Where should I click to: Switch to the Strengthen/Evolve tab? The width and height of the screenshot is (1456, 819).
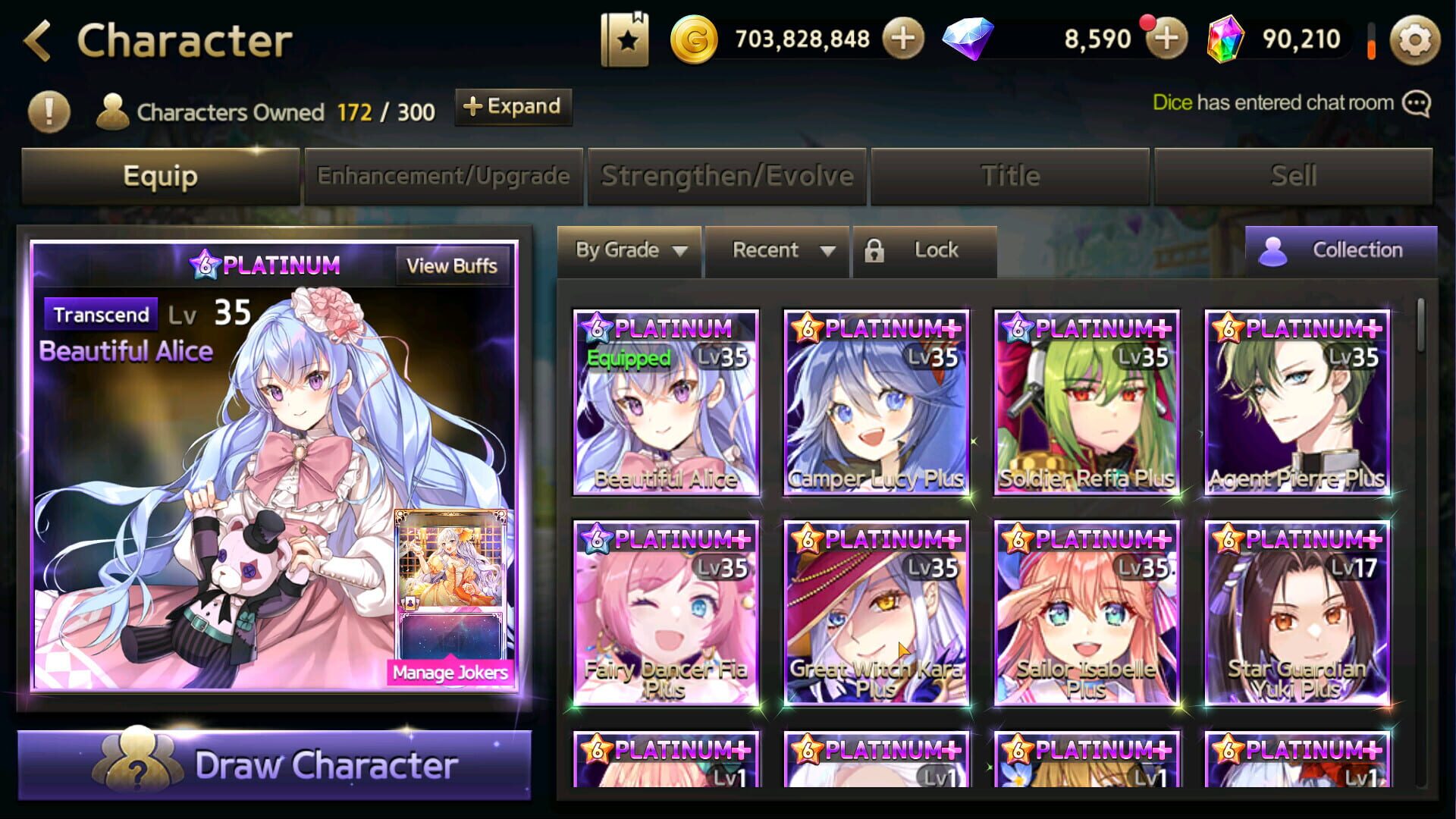tap(726, 175)
